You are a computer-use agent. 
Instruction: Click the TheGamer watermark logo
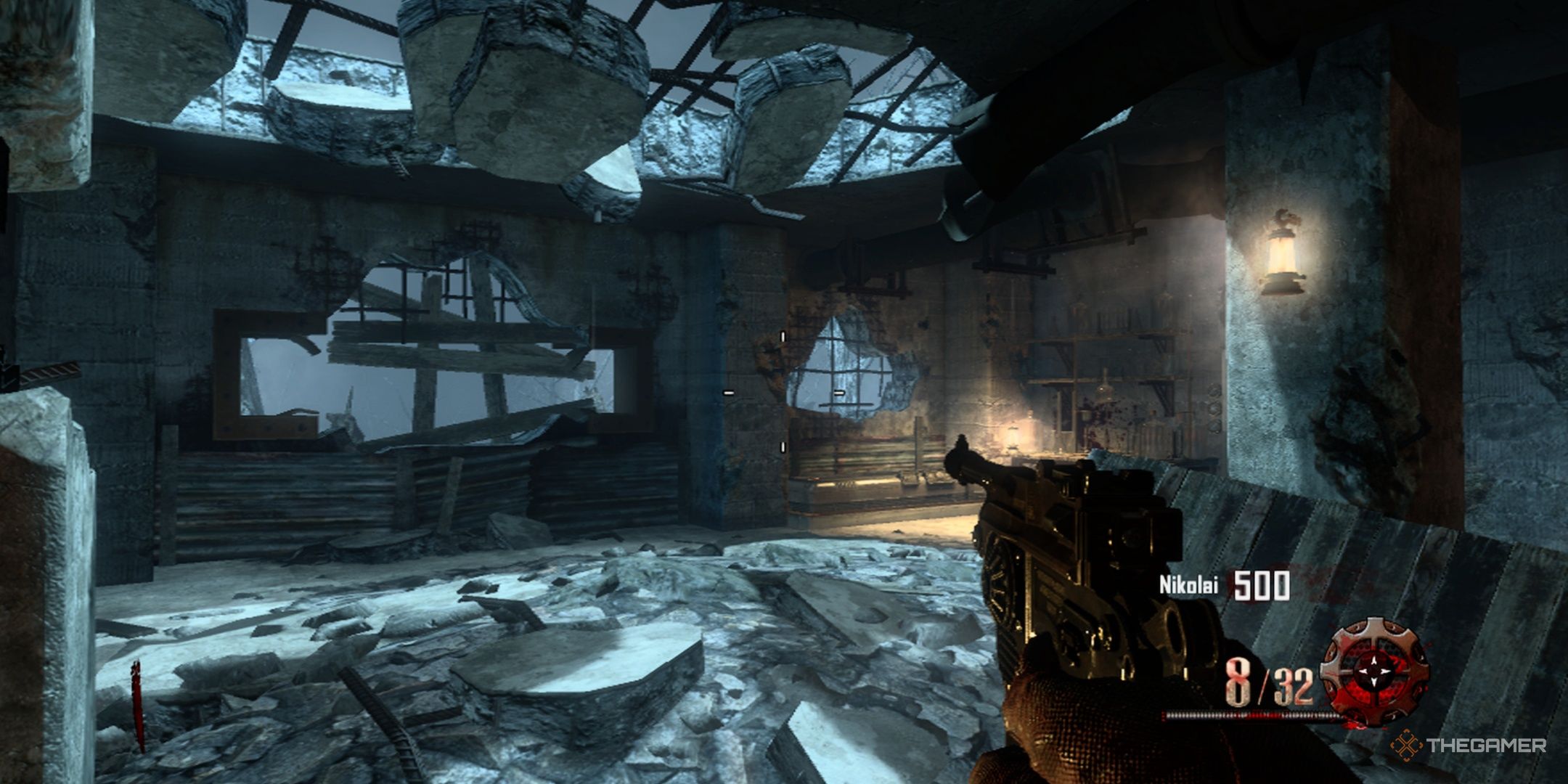(x=1471, y=745)
